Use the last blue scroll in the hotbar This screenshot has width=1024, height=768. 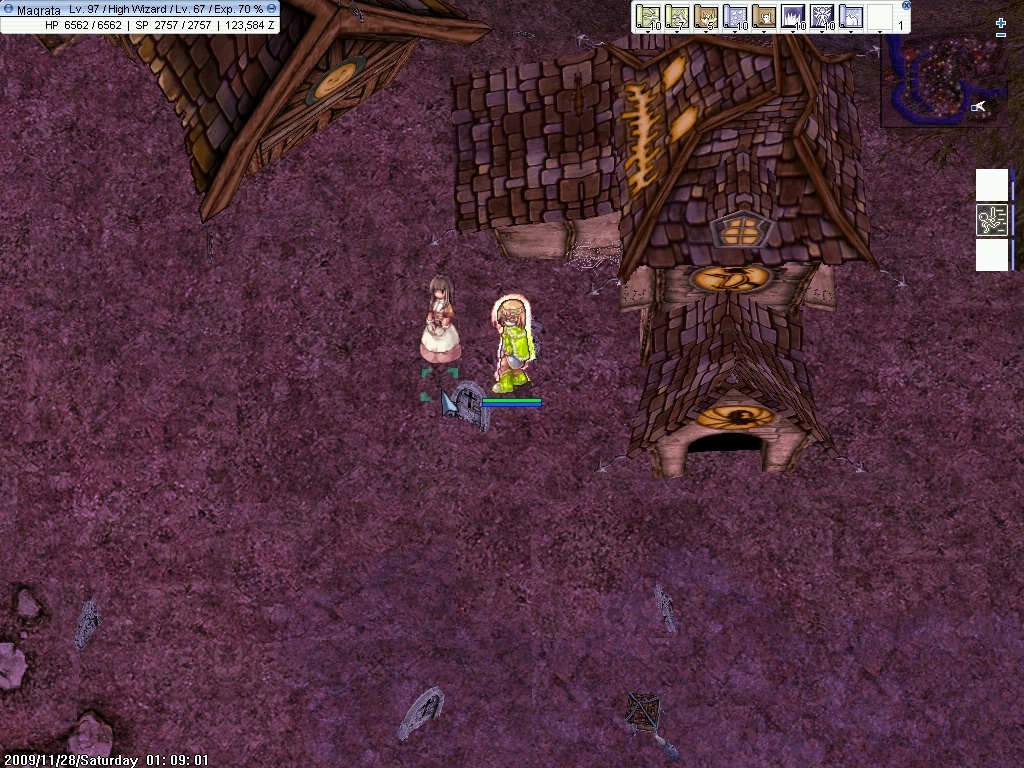coord(850,17)
